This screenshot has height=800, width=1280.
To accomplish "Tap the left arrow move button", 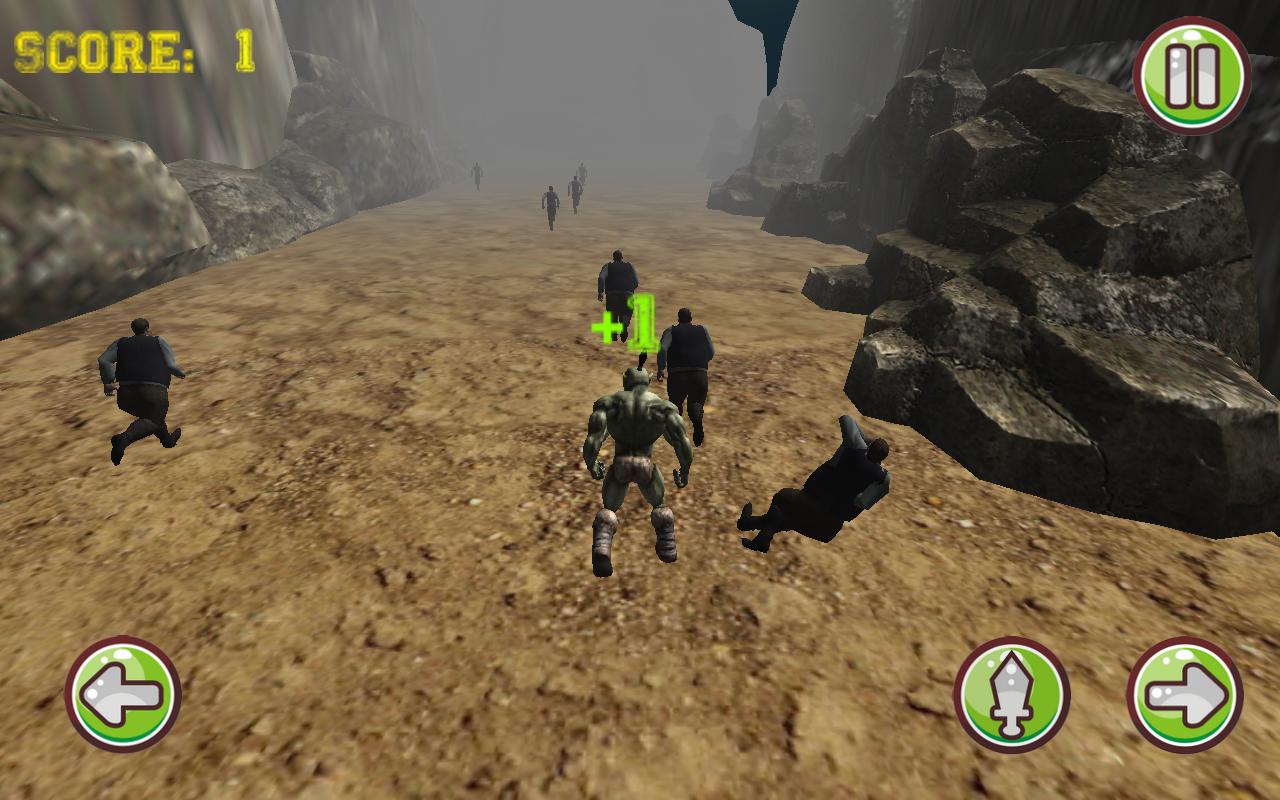I will tap(122, 694).
